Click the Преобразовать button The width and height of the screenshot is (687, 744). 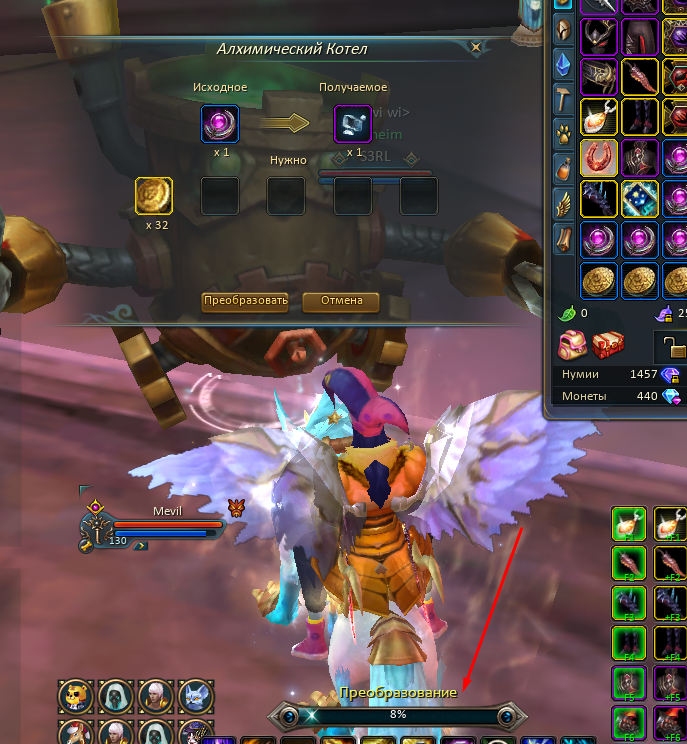coord(245,301)
